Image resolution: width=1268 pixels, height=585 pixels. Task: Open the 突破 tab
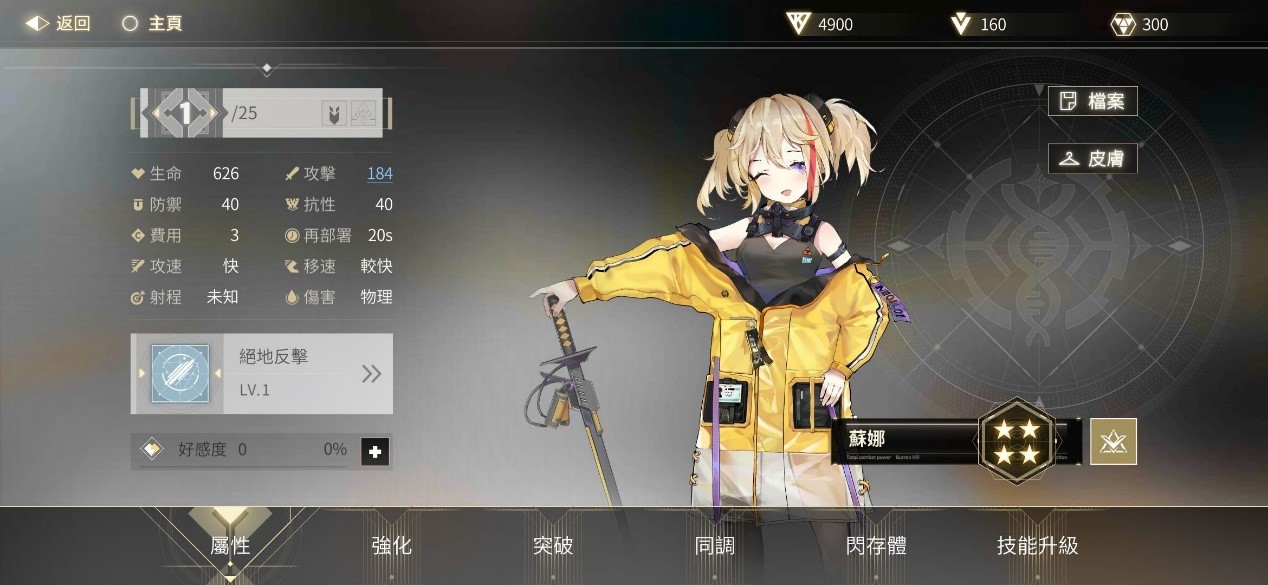coord(553,545)
